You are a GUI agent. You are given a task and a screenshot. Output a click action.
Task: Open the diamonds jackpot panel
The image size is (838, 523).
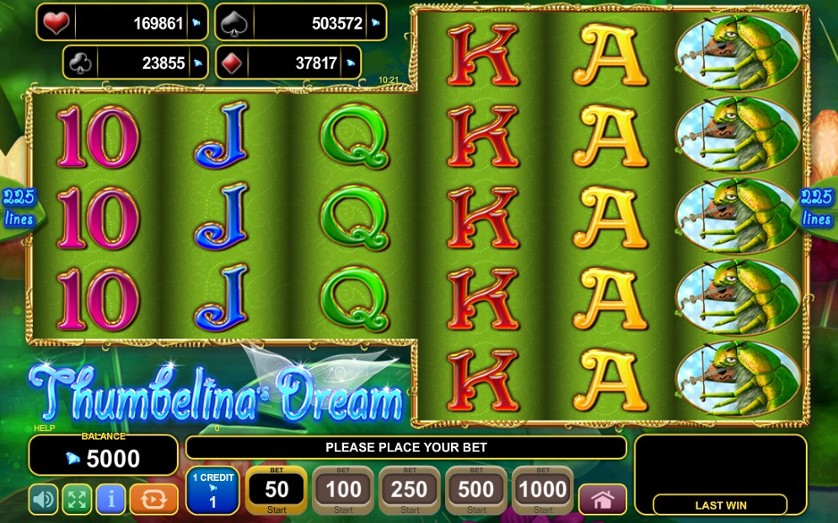point(305,62)
